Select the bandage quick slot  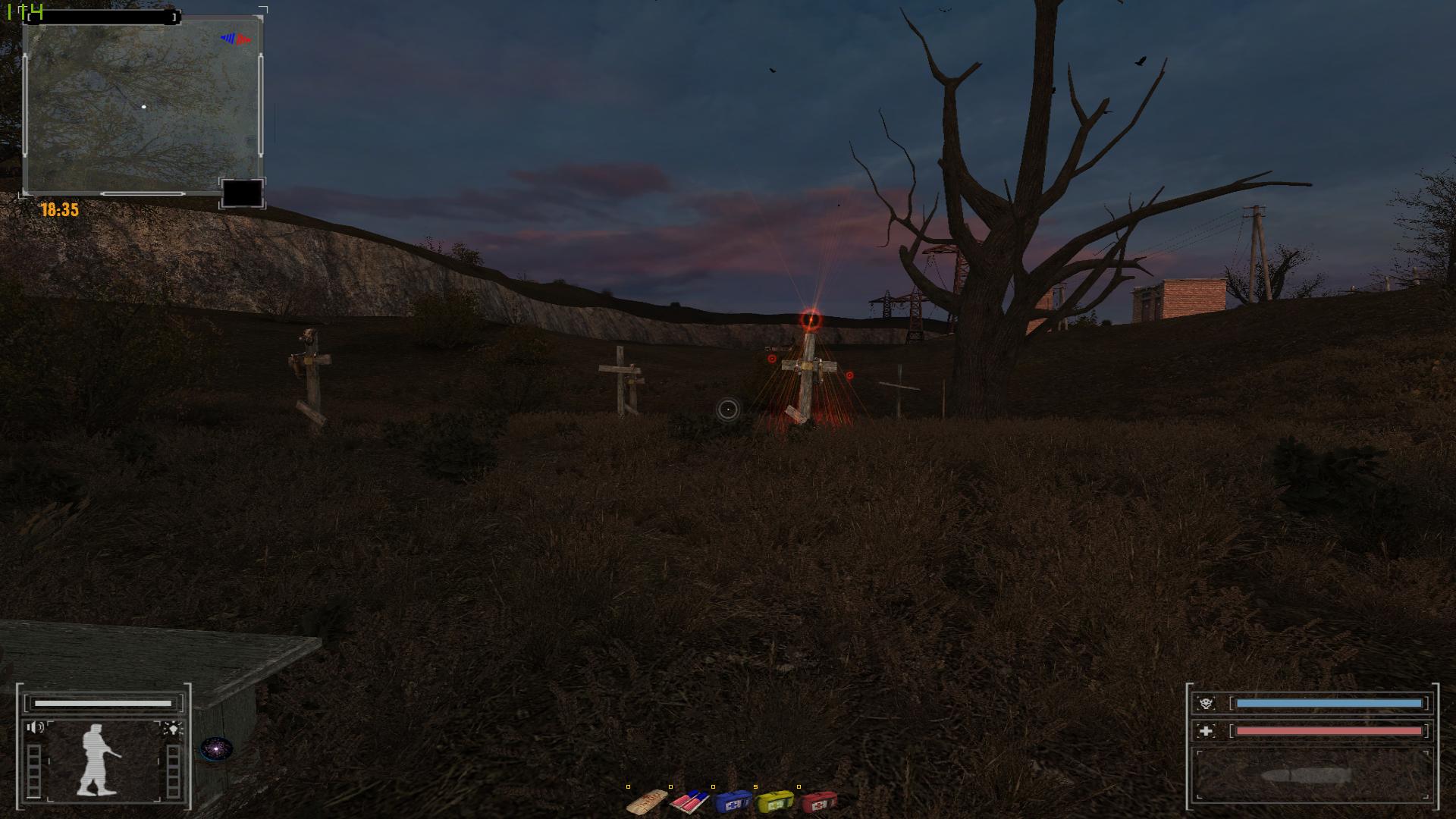tap(647, 801)
